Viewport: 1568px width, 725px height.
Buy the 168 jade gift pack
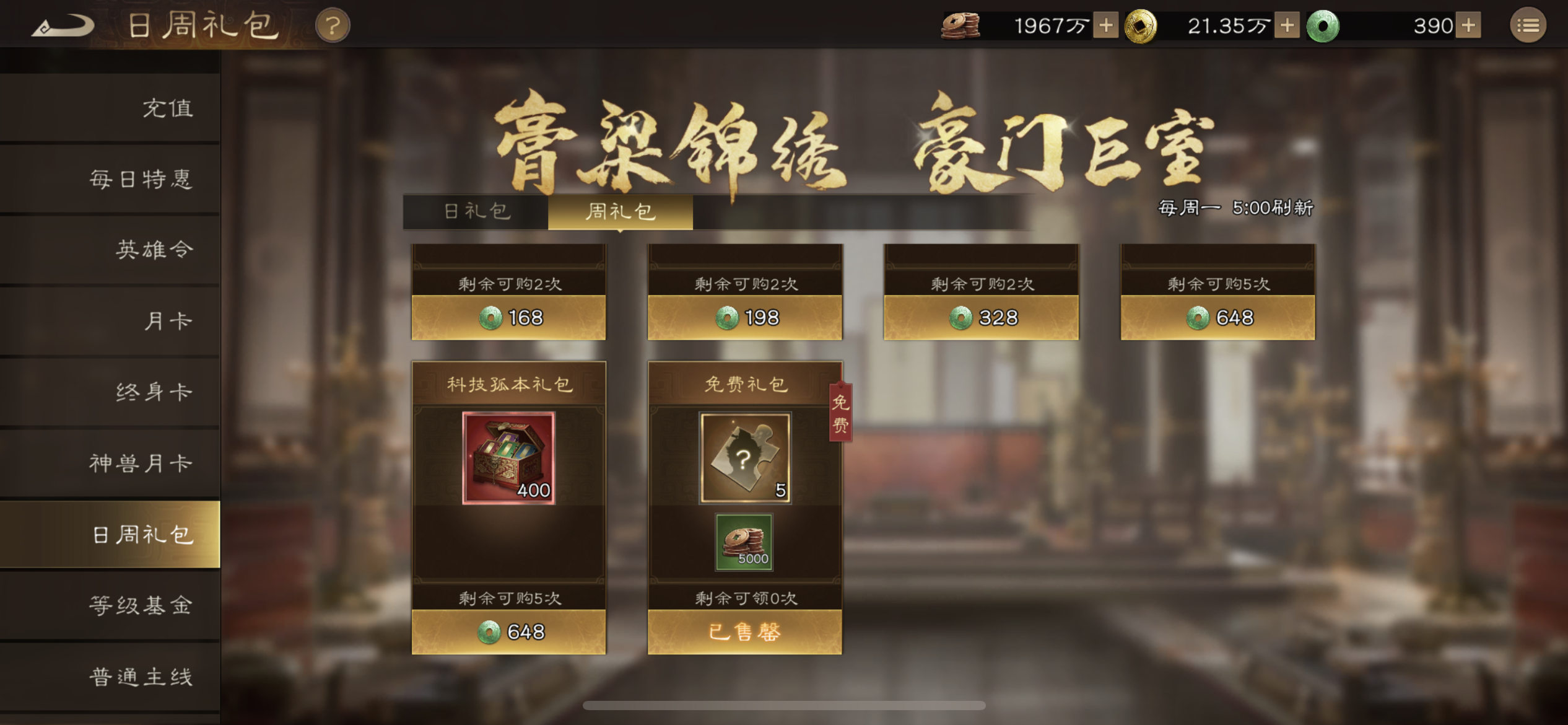tap(509, 317)
